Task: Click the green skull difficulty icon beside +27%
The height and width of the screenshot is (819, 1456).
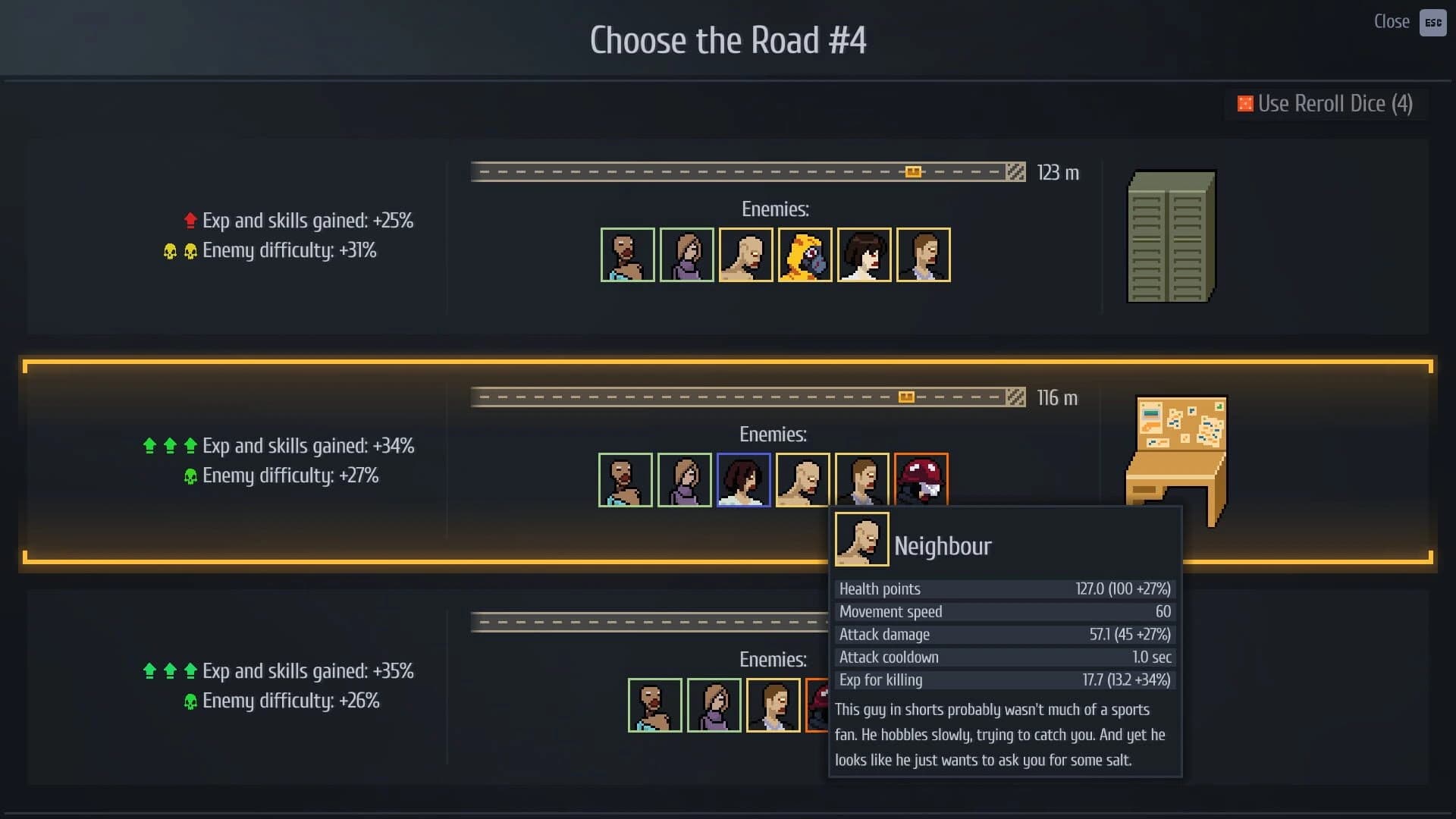Action: tap(190, 475)
